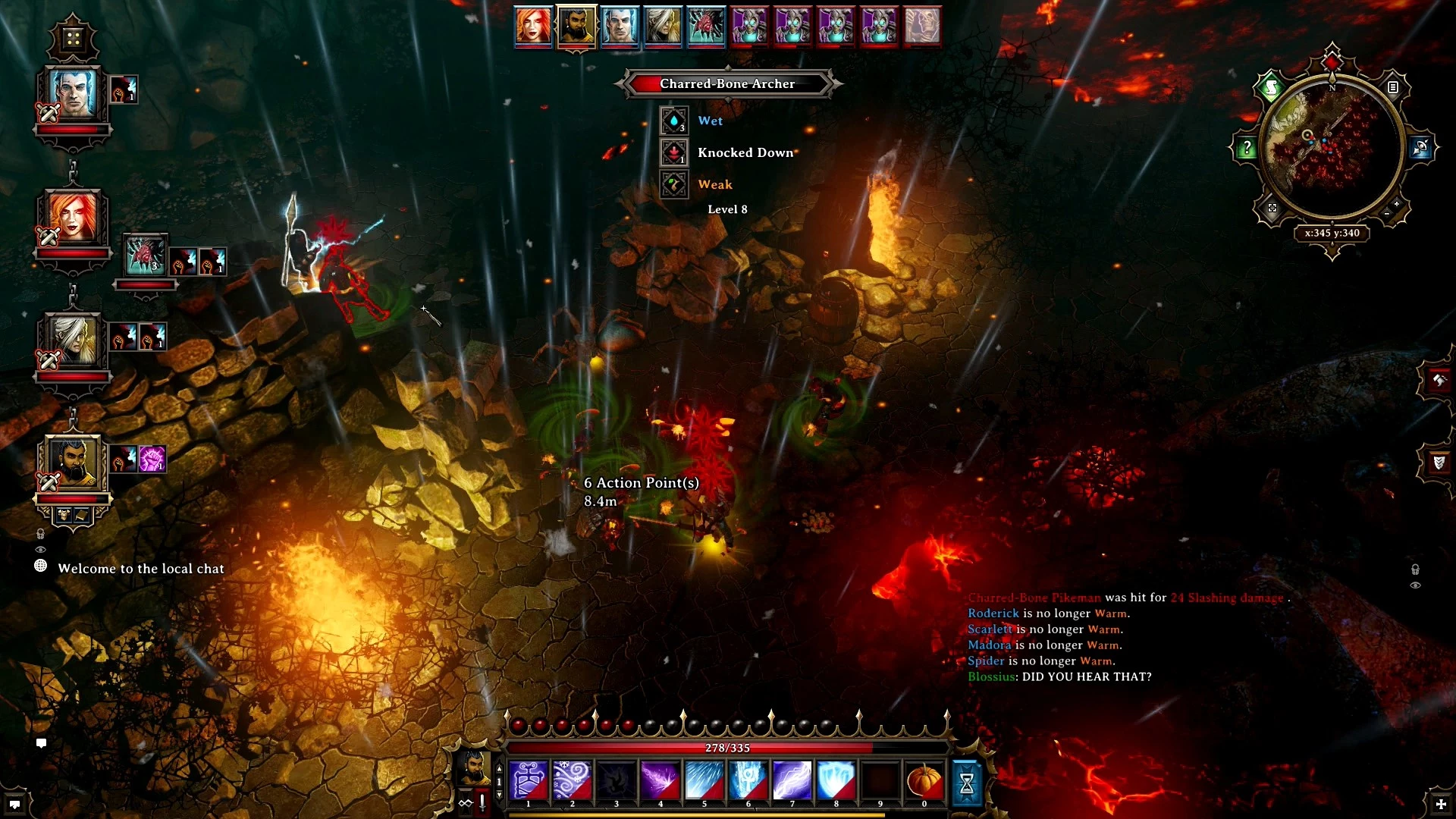Open the top-left grid menu button
The image size is (1456, 819).
click(x=73, y=38)
